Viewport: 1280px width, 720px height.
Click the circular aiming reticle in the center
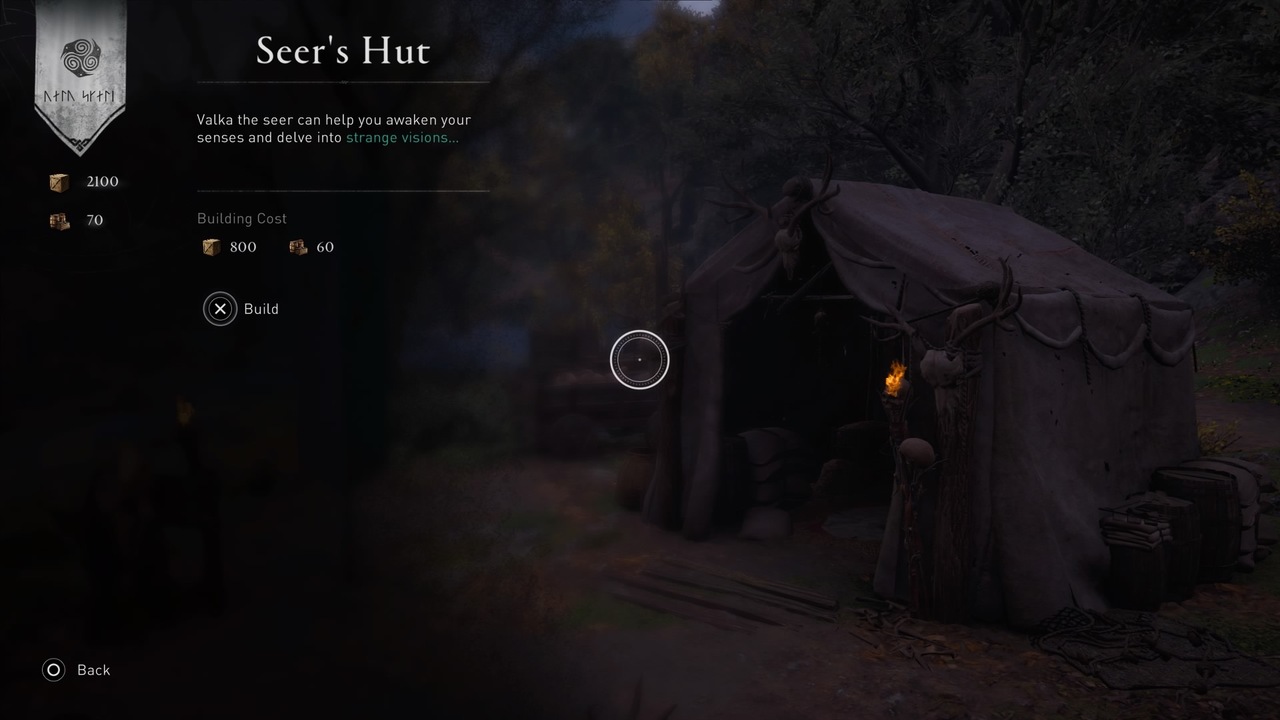coord(639,359)
